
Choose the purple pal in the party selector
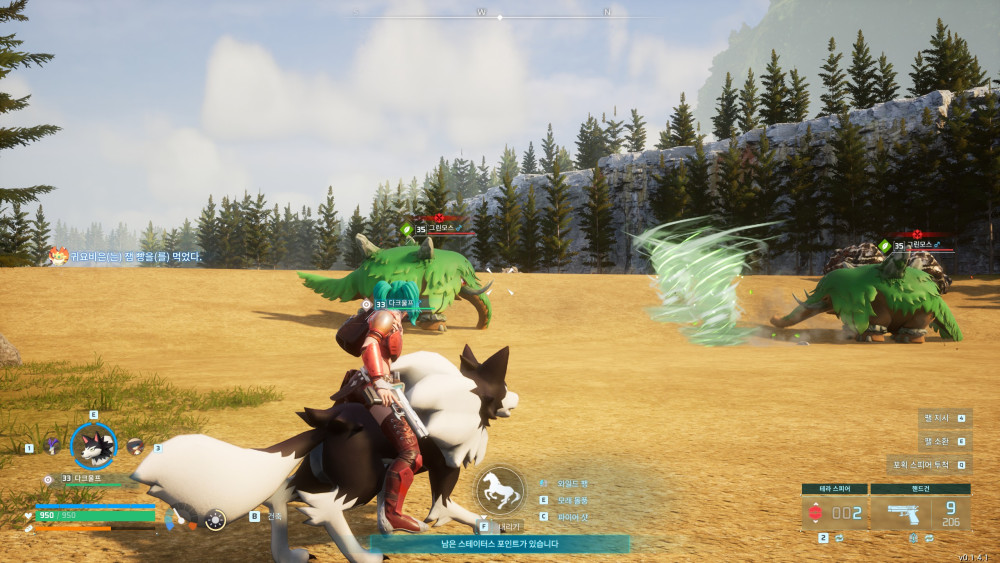point(51,446)
